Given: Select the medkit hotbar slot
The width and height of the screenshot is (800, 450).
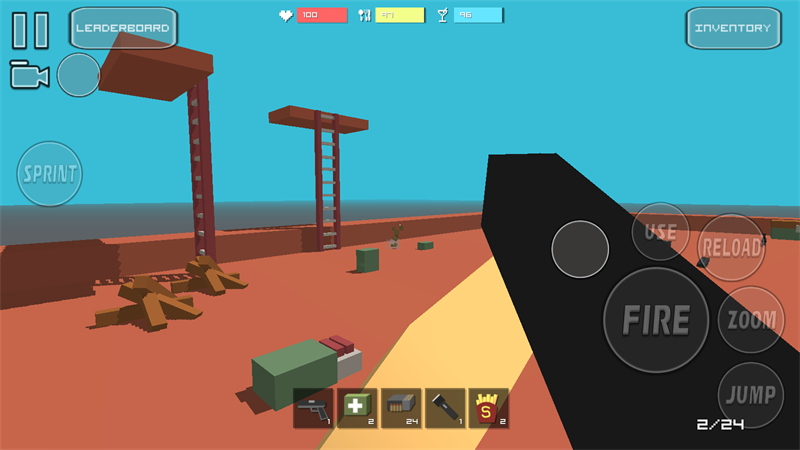Looking at the screenshot, I should click(357, 408).
